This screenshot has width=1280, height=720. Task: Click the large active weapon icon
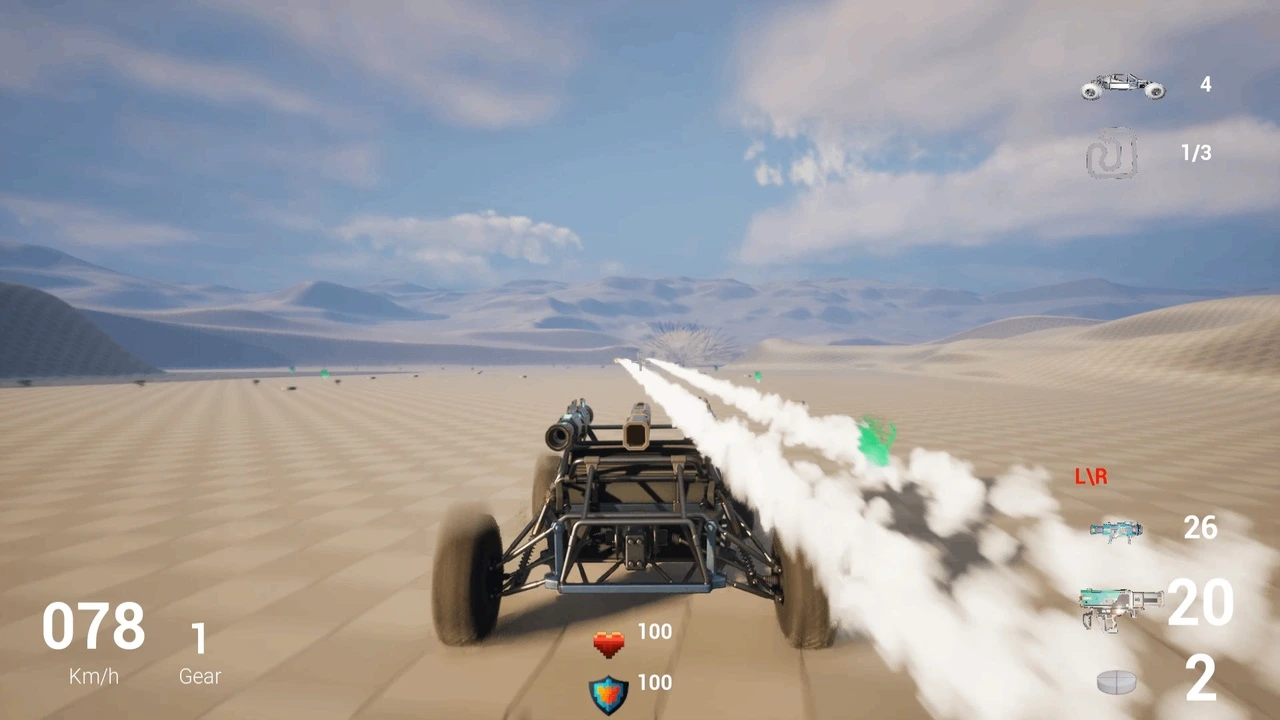(1121, 607)
